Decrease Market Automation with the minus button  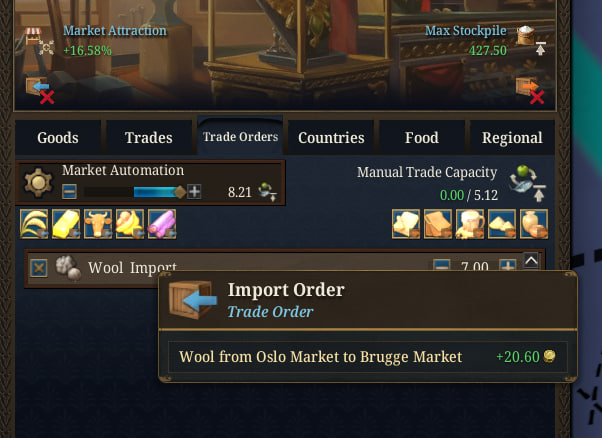(69, 192)
